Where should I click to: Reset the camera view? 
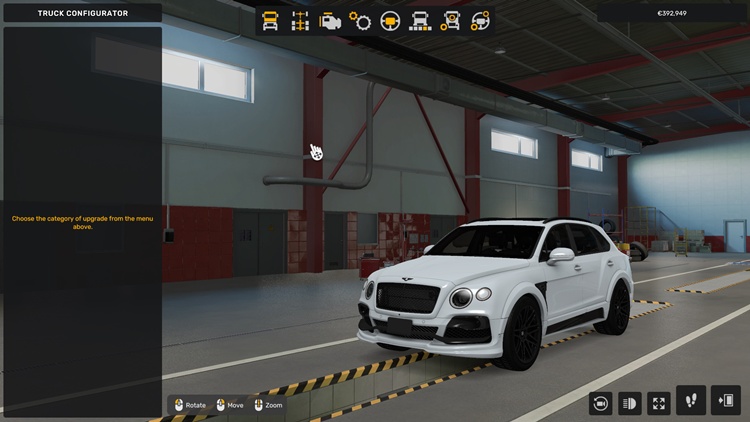(601, 403)
